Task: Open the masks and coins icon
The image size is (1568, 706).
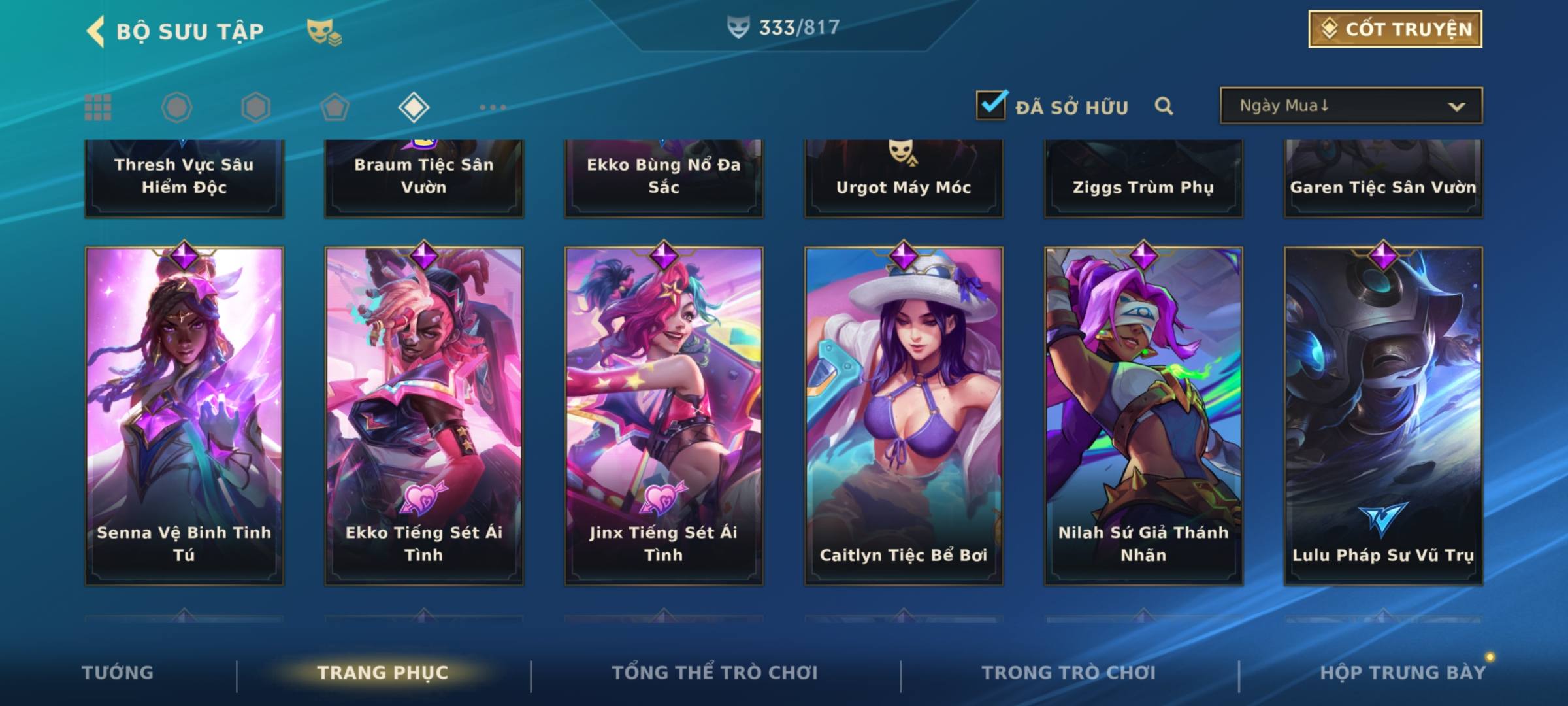Action: pyautogui.click(x=323, y=32)
